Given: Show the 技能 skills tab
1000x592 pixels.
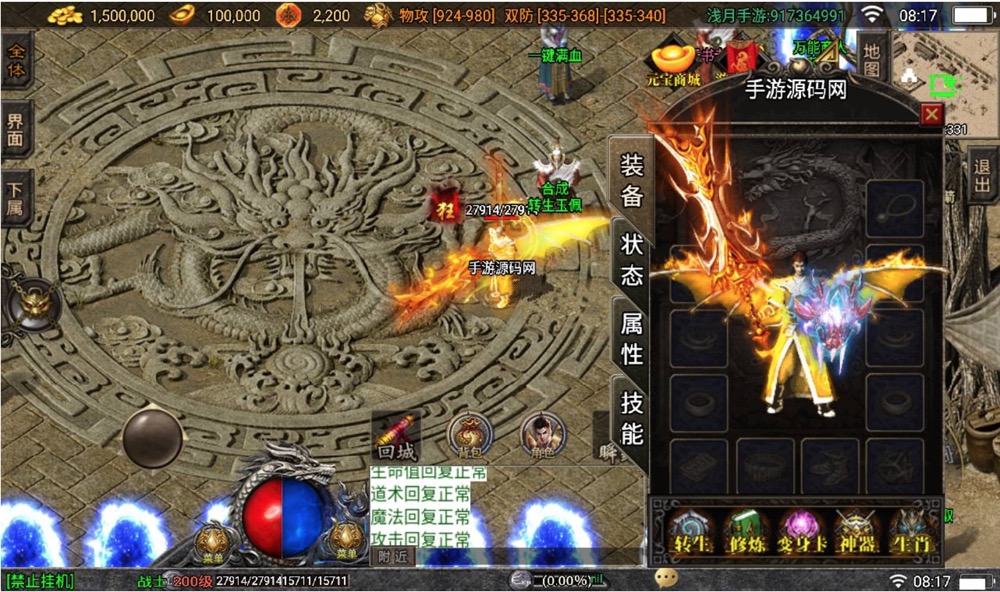Looking at the screenshot, I should coord(632,418).
